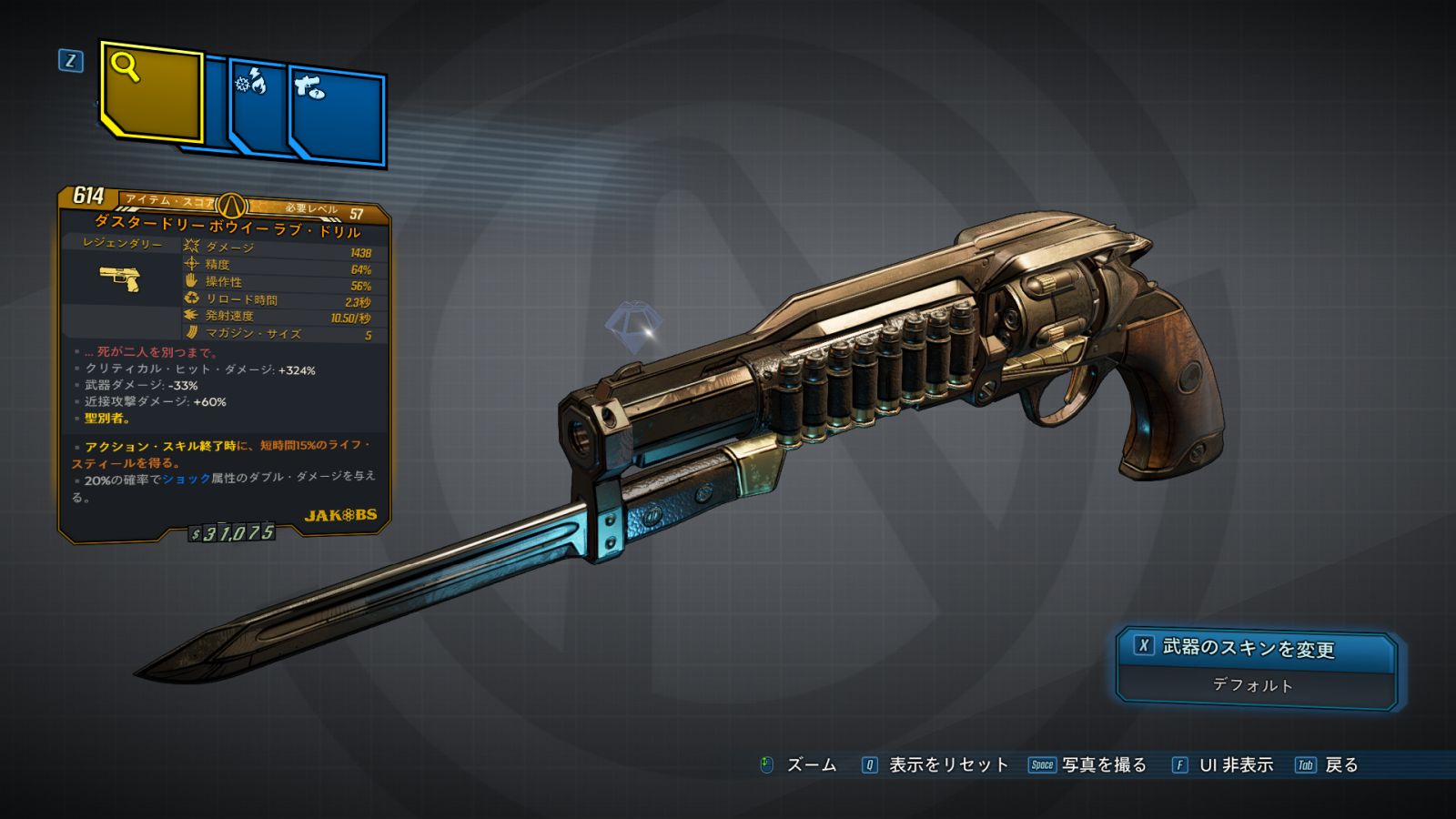This screenshot has width=1456, height=819.
Task: Click the 表示をリセット reset view option
Action: click(937, 765)
